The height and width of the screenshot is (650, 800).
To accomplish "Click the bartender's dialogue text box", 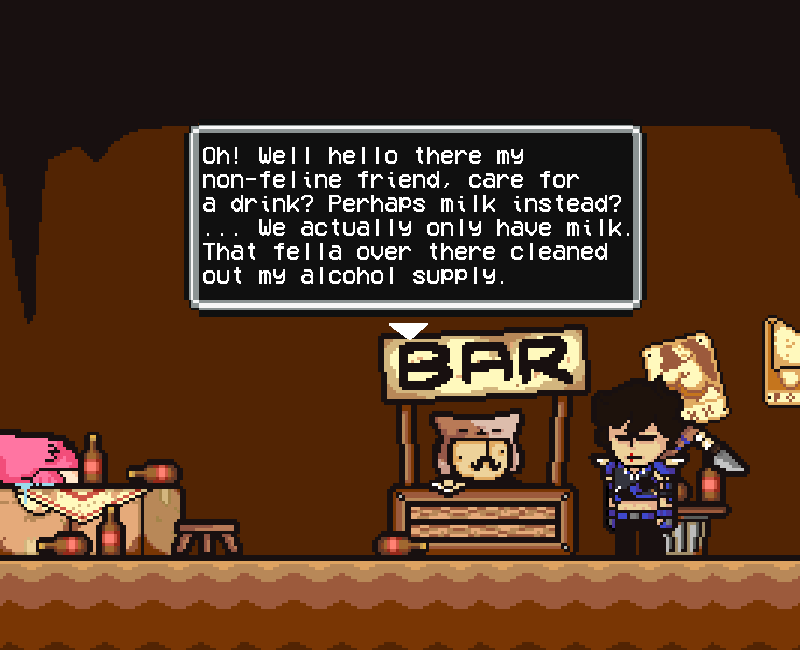I will click(x=414, y=216).
